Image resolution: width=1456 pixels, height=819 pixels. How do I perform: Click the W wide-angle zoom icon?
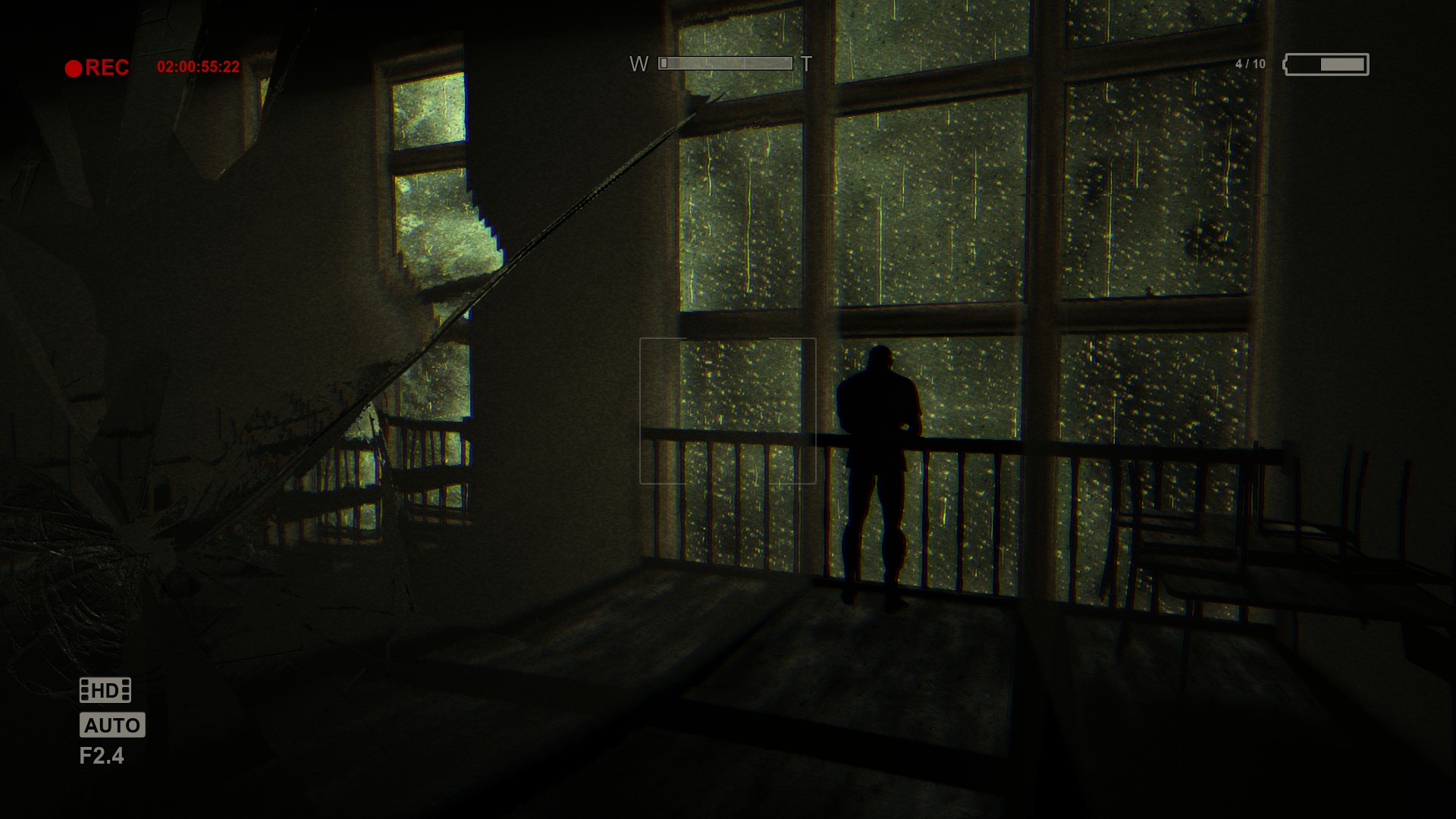[x=637, y=64]
